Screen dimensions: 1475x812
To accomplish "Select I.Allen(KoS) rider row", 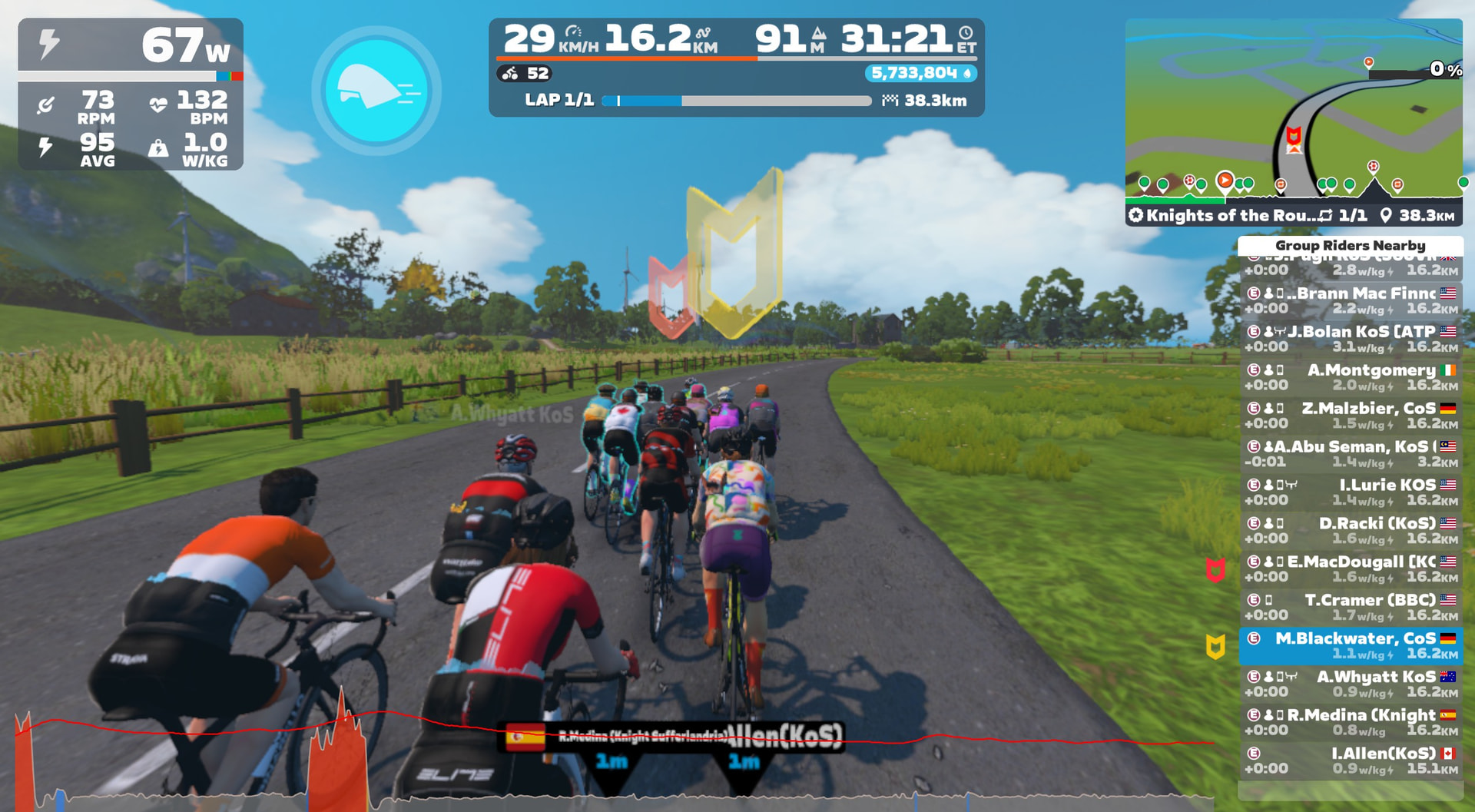I will (x=1351, y=761).
